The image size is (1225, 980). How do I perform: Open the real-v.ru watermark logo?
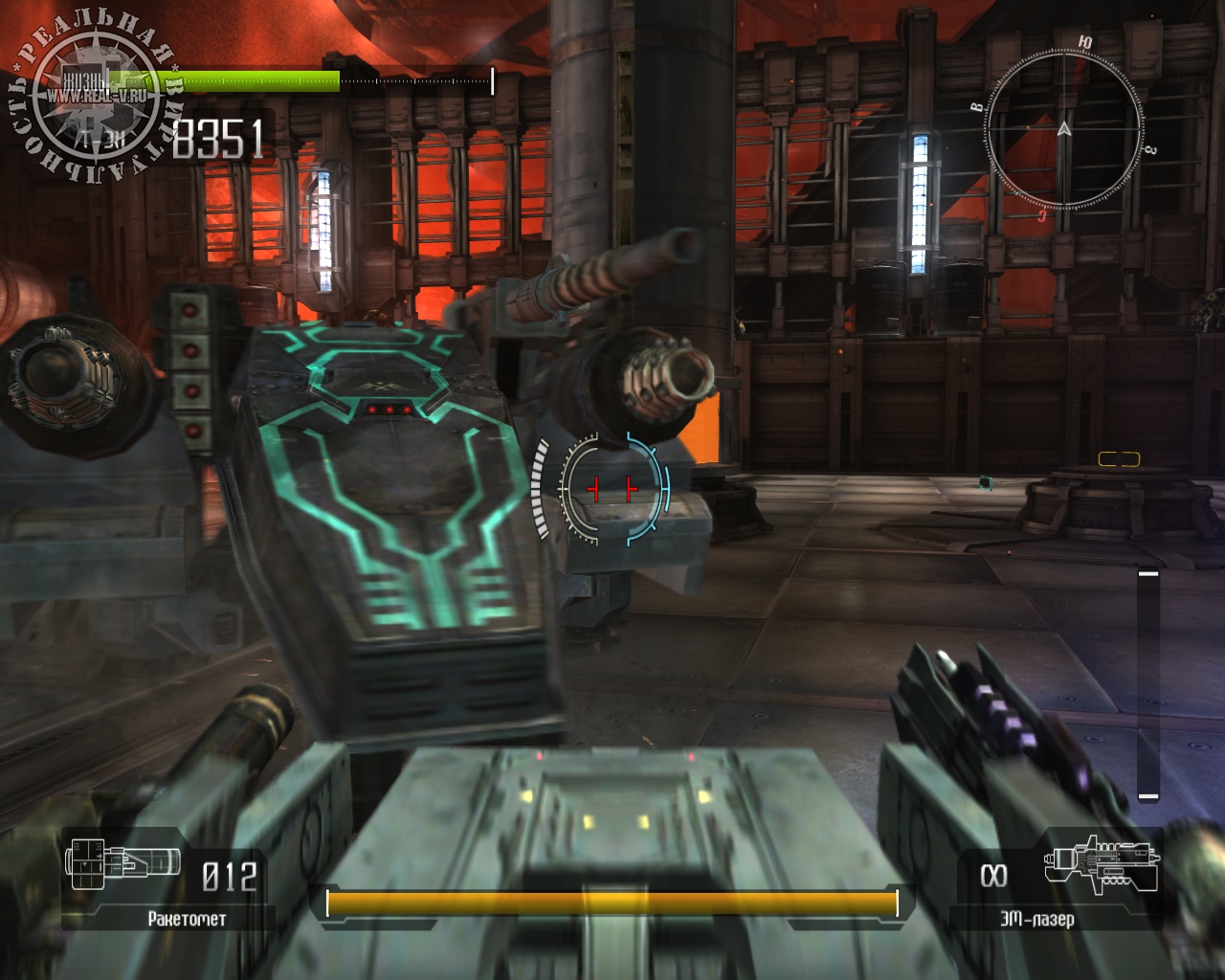[94, 96]
